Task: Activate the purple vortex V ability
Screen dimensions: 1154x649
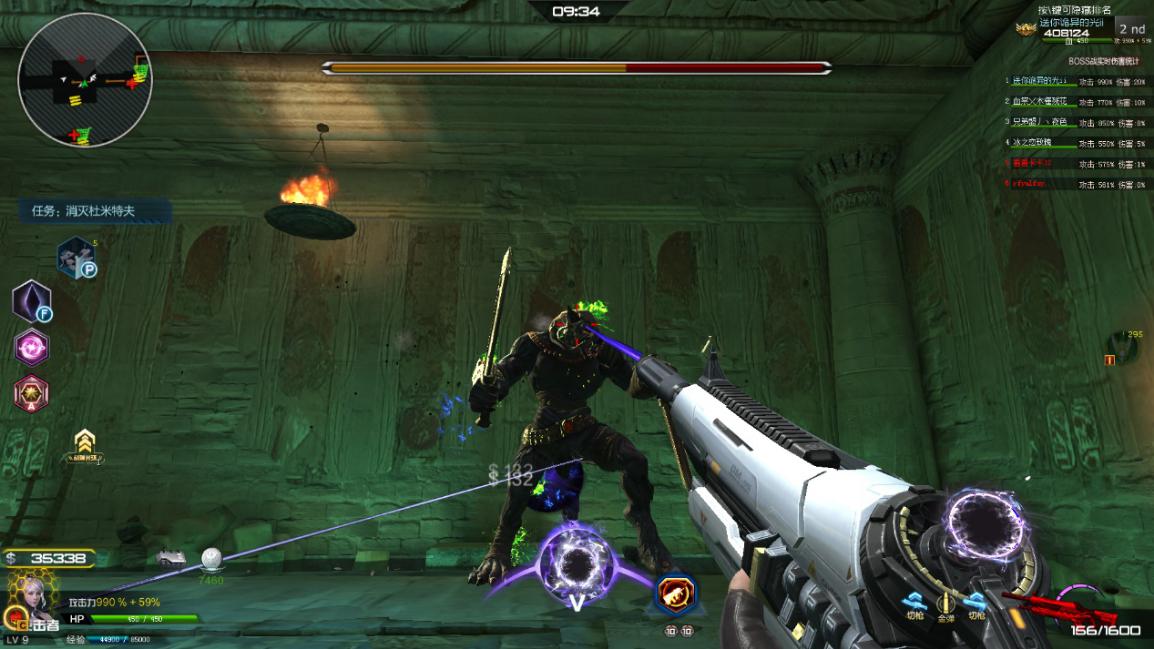Action: point(576,566)
